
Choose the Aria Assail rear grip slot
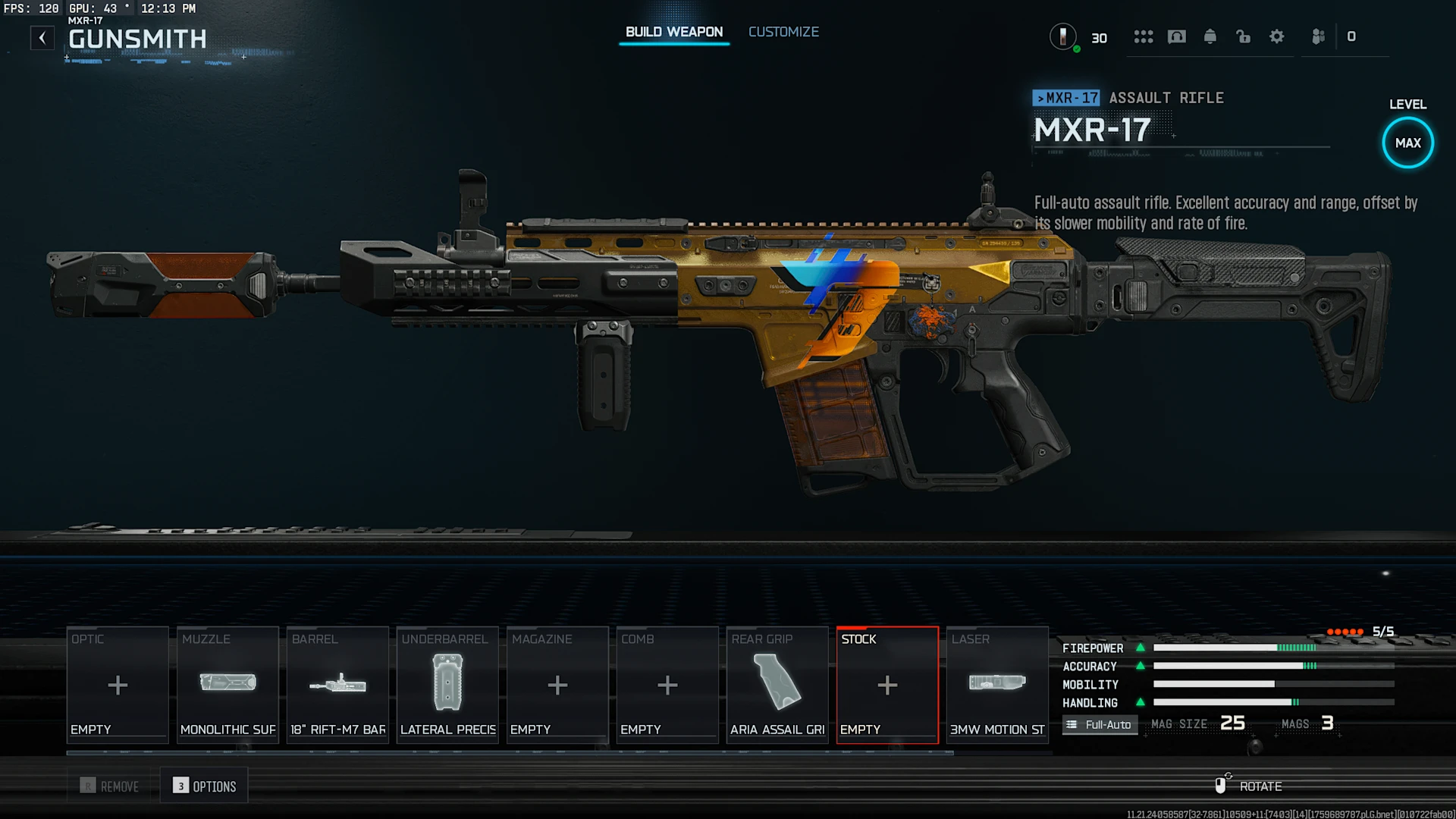777,685
